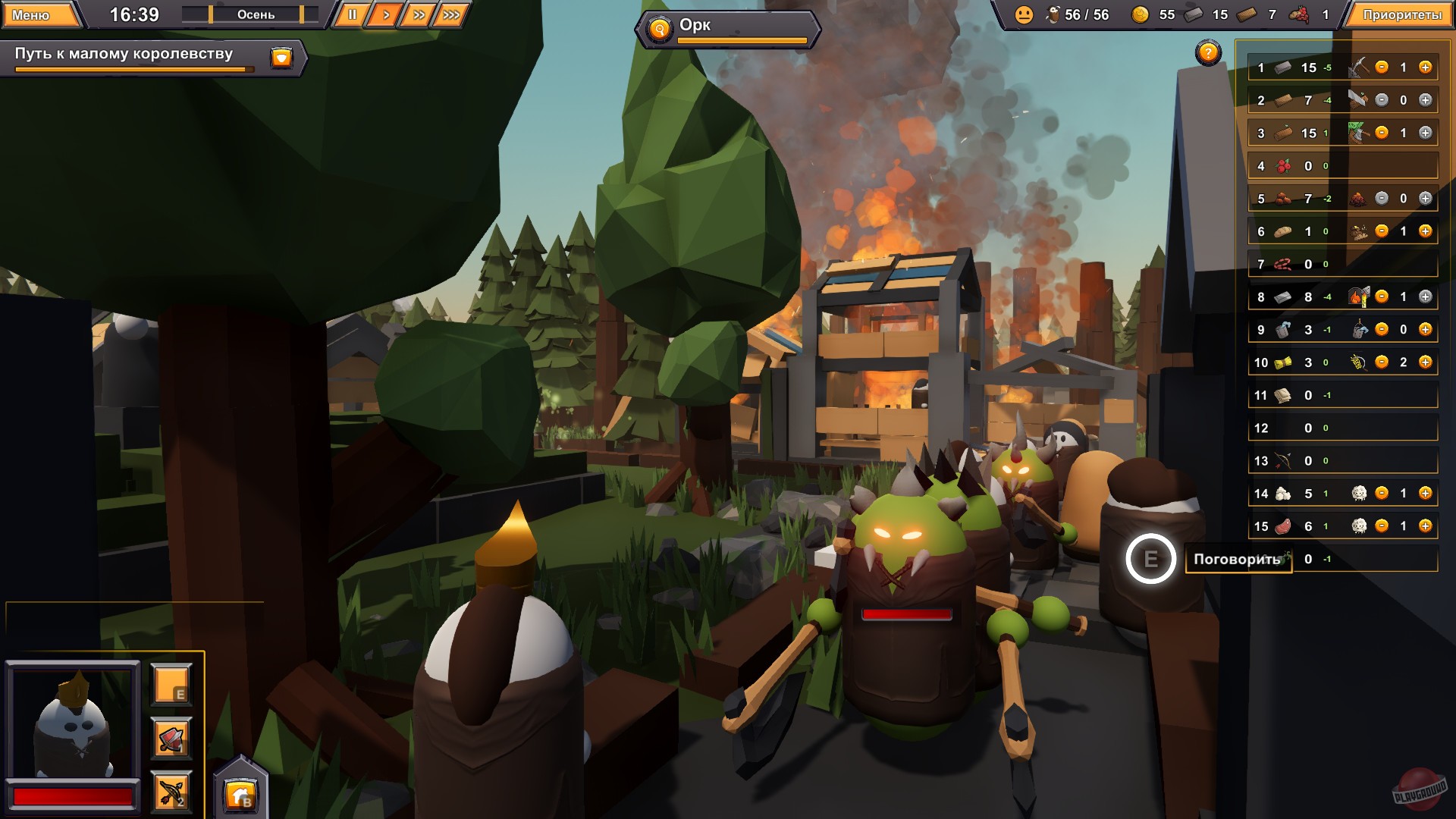The width and height of the screenshot is (1456, 819).
Task: Click the Поговорить interaction prompt
Action: click(1238, 557)
